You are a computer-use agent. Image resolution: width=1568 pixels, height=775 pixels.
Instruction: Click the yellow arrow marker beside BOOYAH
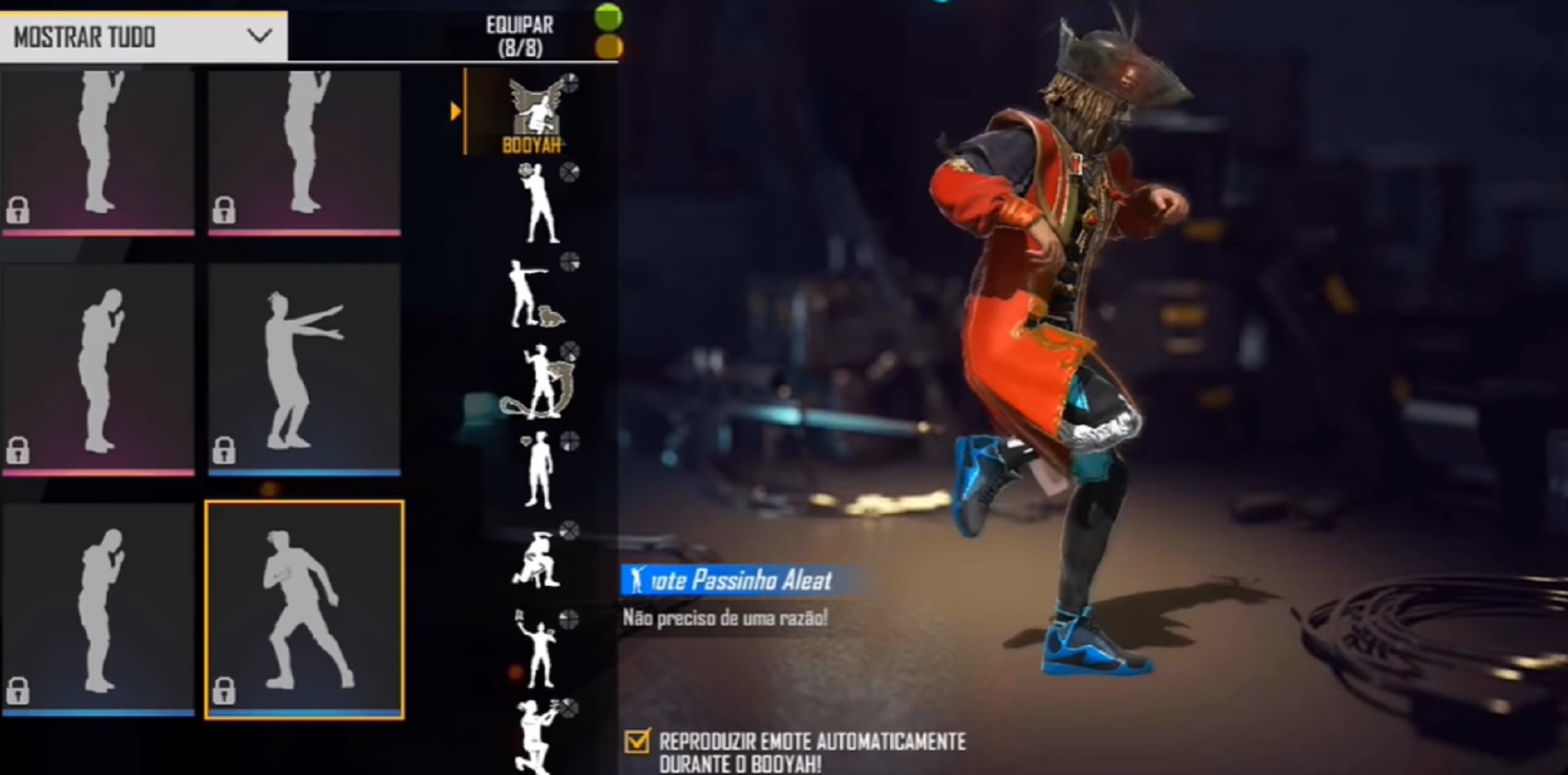(x=456, y=113)
